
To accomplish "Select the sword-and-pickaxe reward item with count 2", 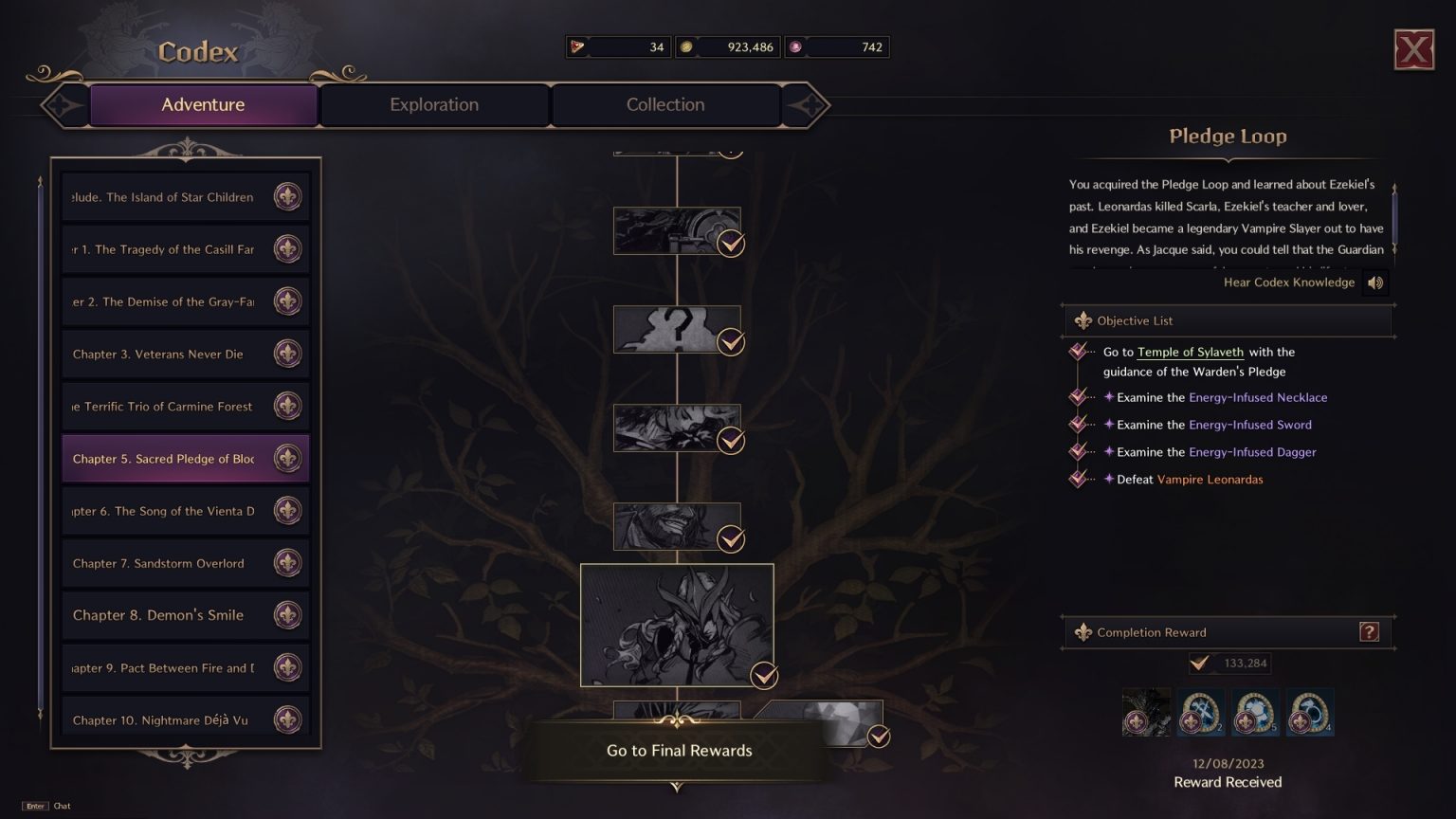I will click(1199, 713).
